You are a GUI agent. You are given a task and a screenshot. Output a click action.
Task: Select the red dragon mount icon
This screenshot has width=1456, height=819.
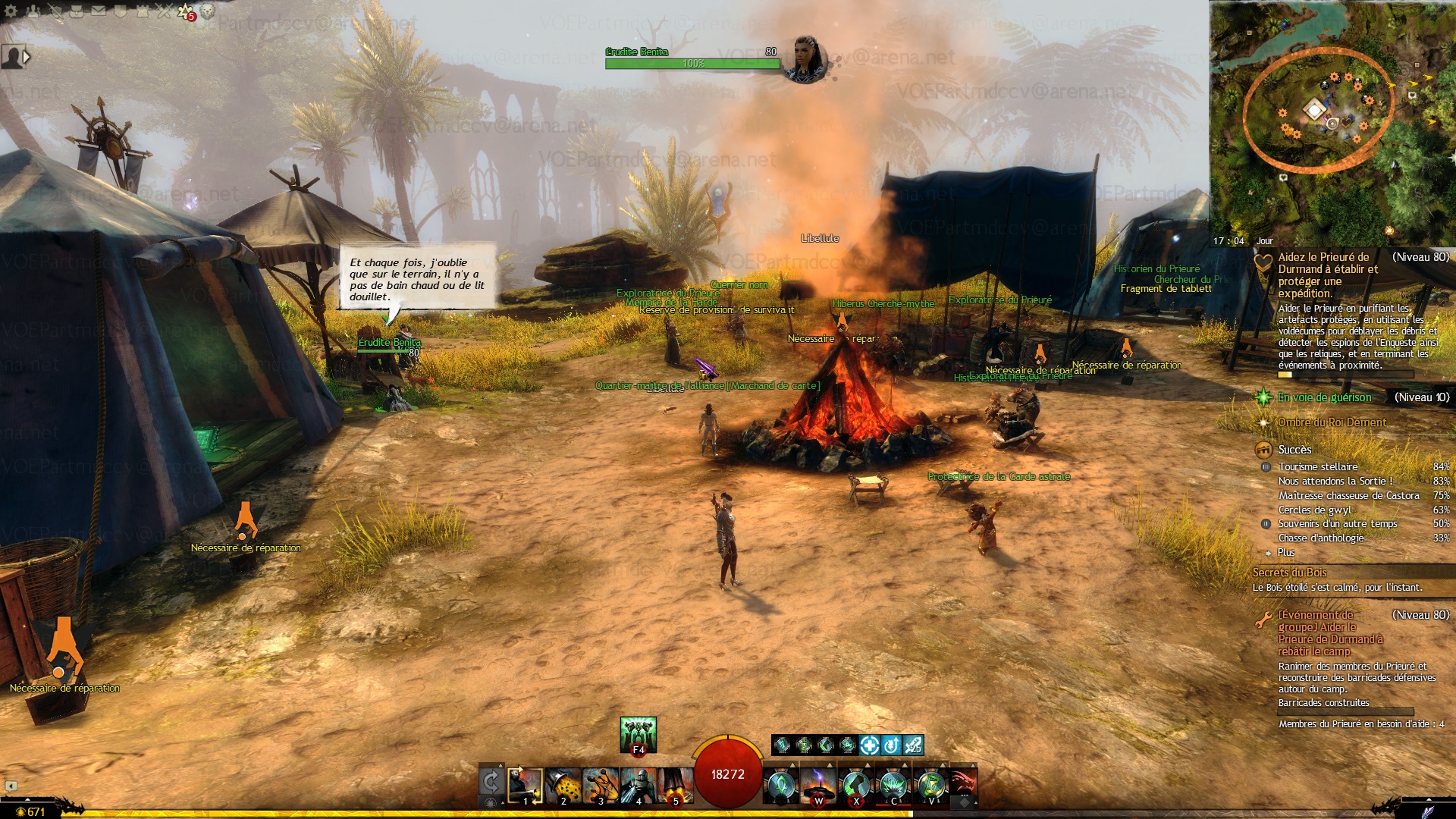click(962, 783)
